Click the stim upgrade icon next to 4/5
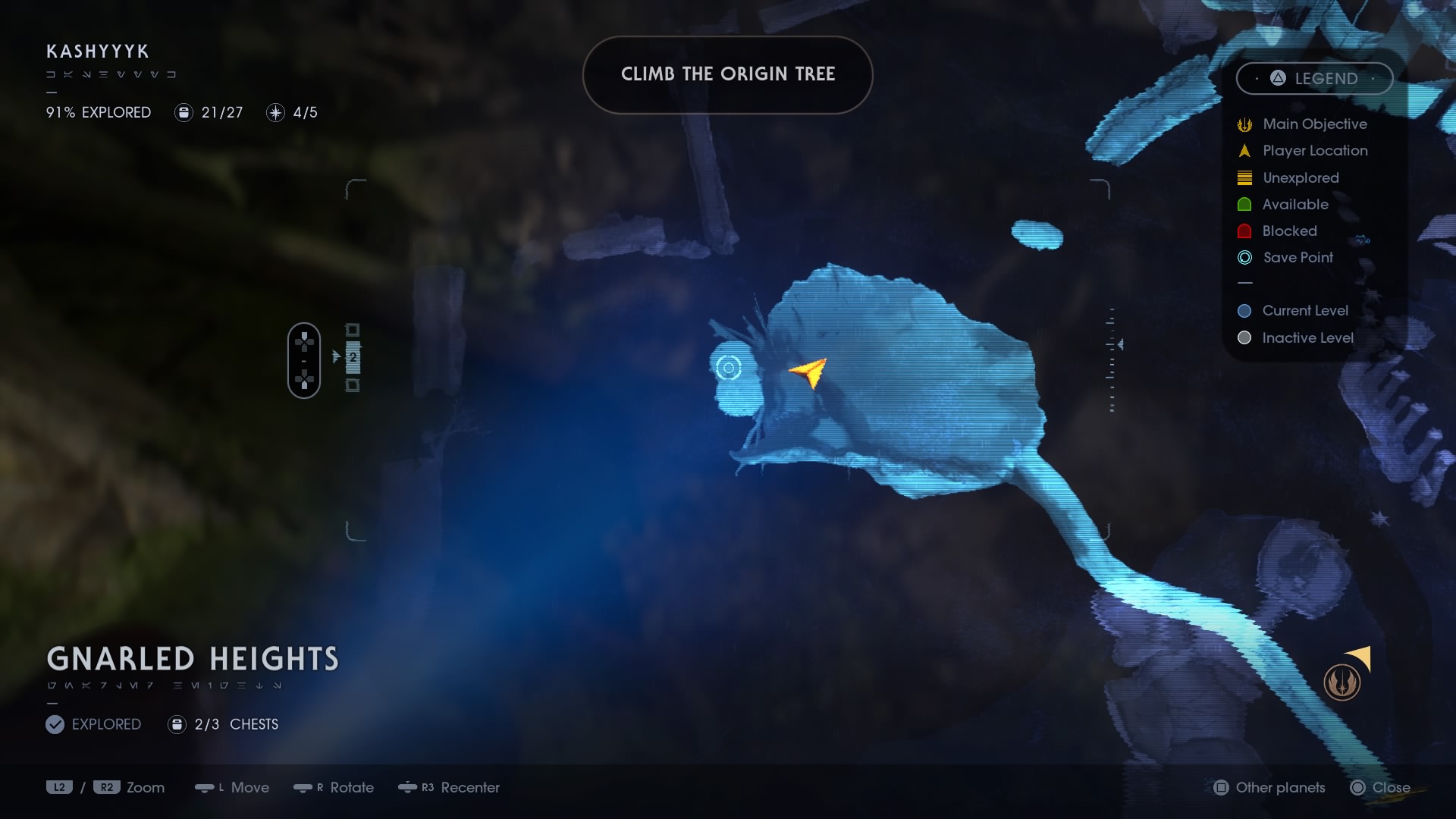This screenshot has width=1456, height=819. coord(275,113)
